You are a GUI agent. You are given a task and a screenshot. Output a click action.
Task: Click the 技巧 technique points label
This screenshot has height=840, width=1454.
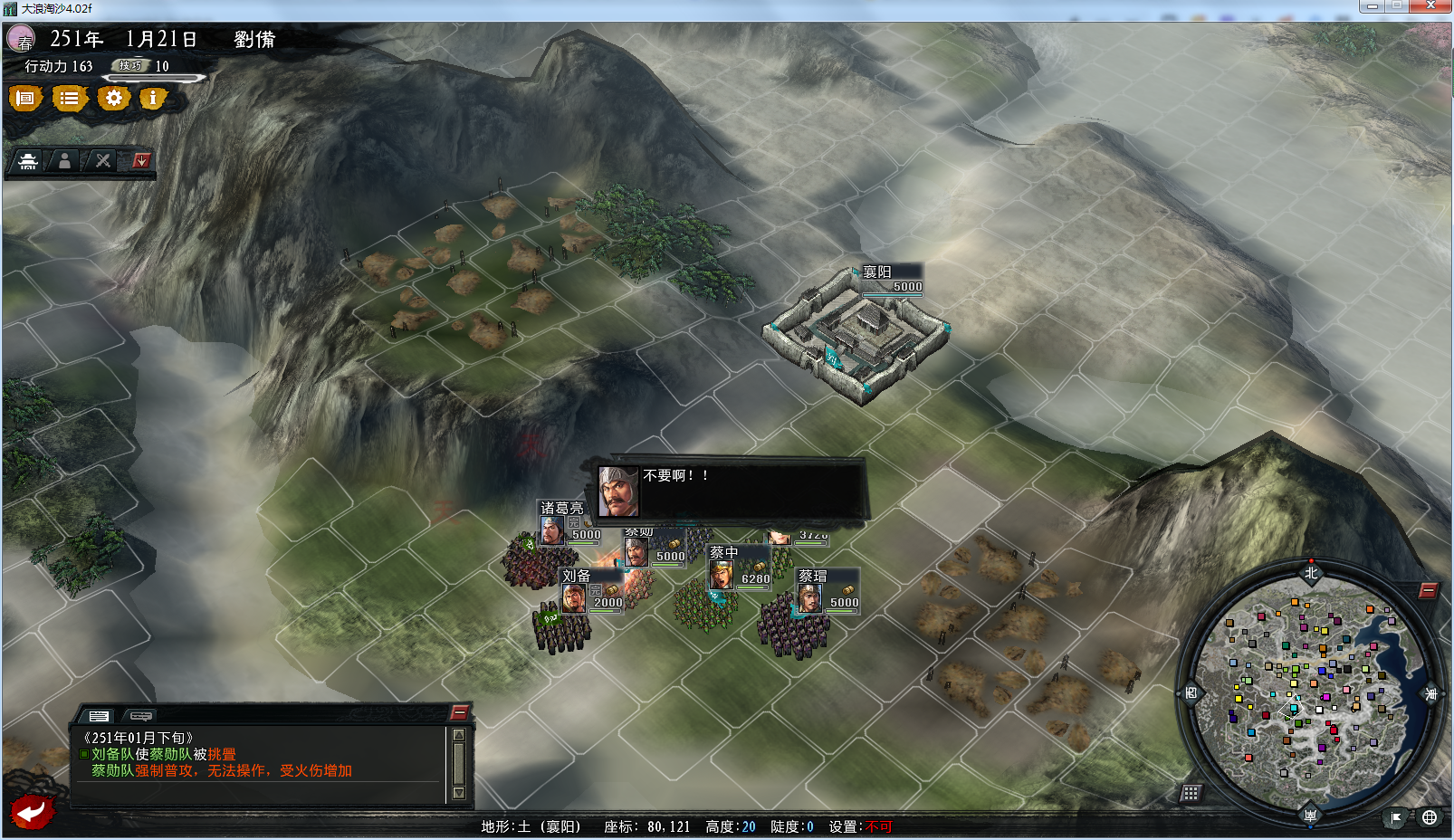click(x=130, y=65)
